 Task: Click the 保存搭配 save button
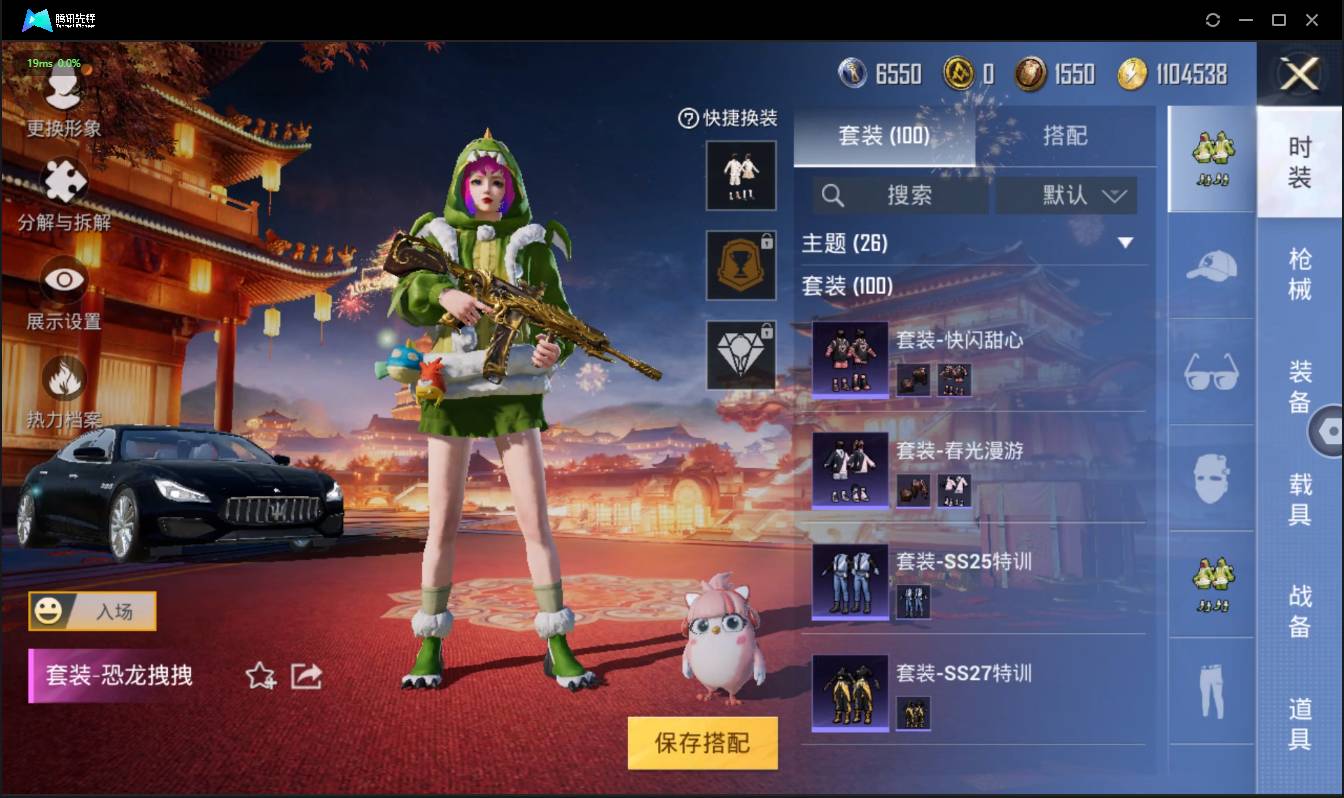pyautogui.click(x=702, y=743)
